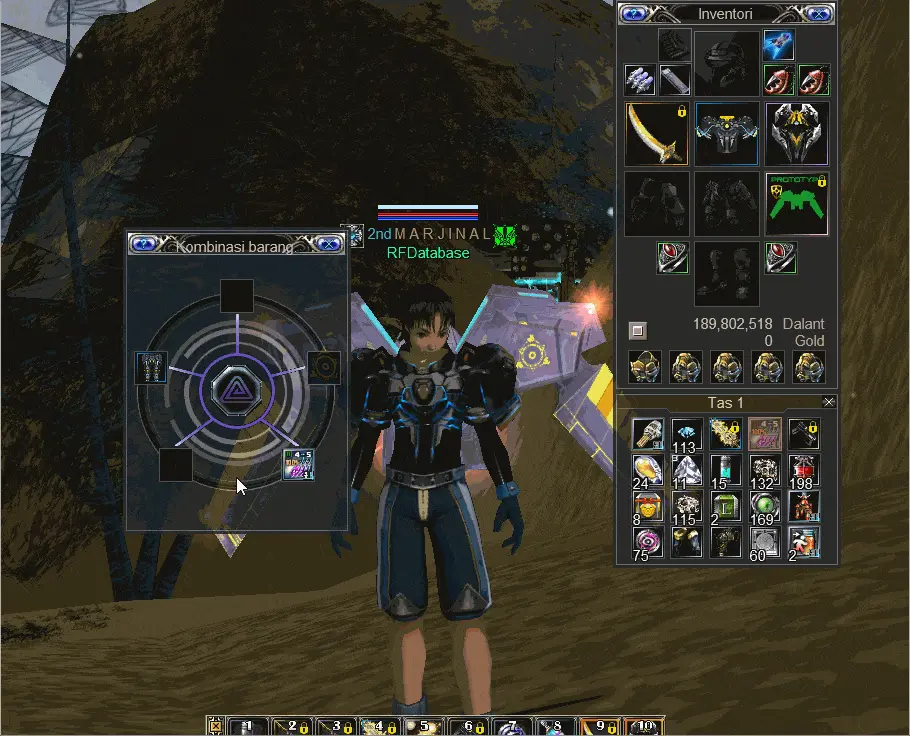Select the blue gem stack of 113

click(687, 433)
